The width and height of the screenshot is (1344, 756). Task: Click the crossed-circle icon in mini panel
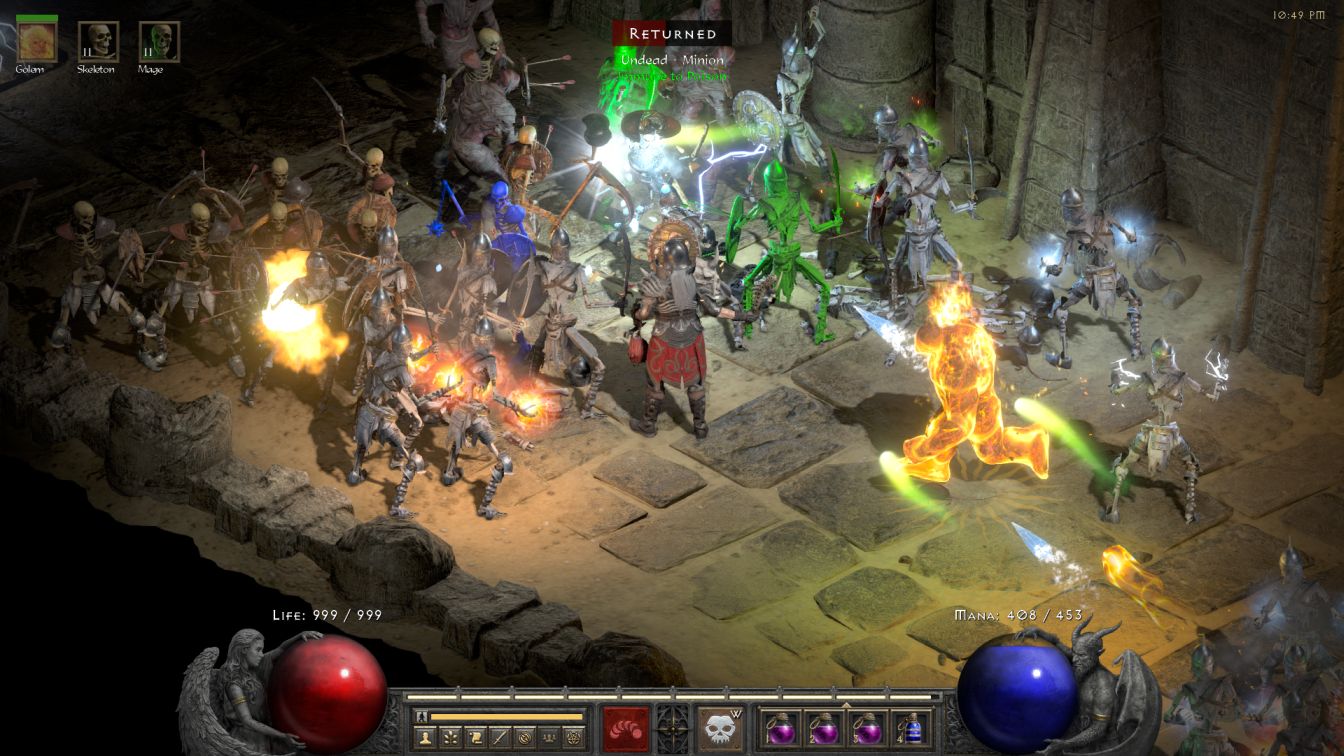[x=524, y=737]
